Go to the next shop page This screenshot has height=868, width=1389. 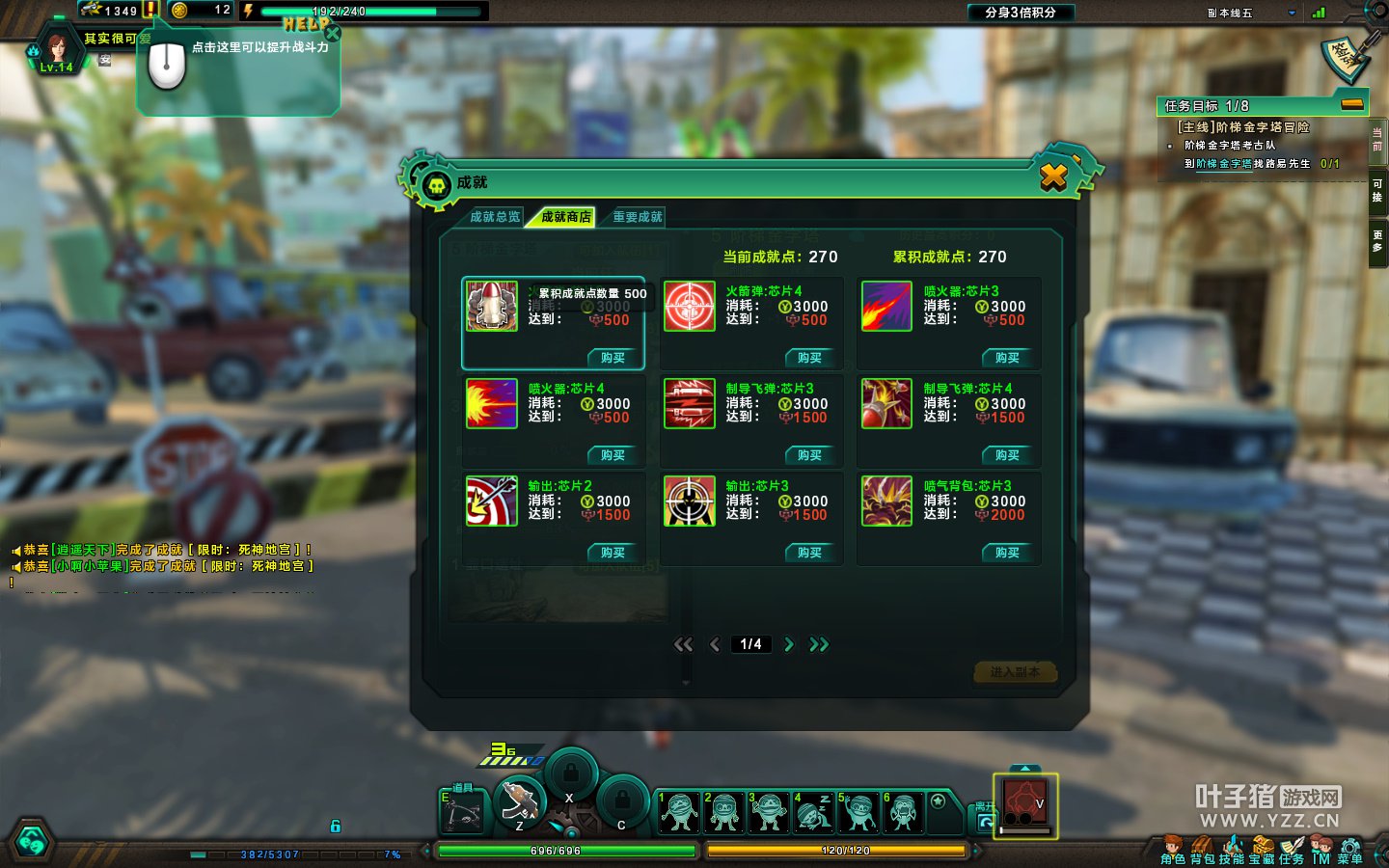pos(789,644)
